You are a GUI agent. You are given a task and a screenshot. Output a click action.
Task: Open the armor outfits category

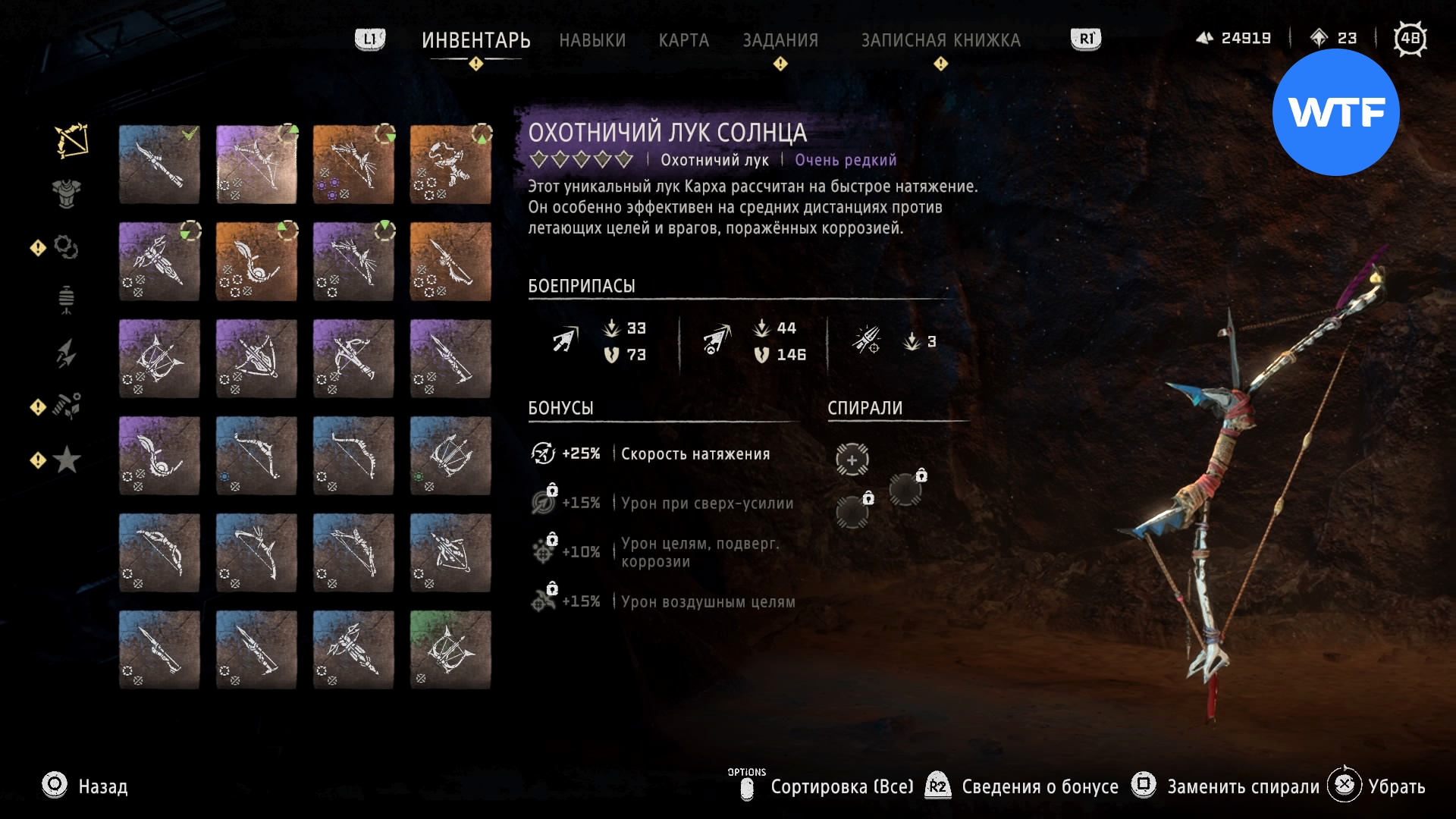point(67,193)
